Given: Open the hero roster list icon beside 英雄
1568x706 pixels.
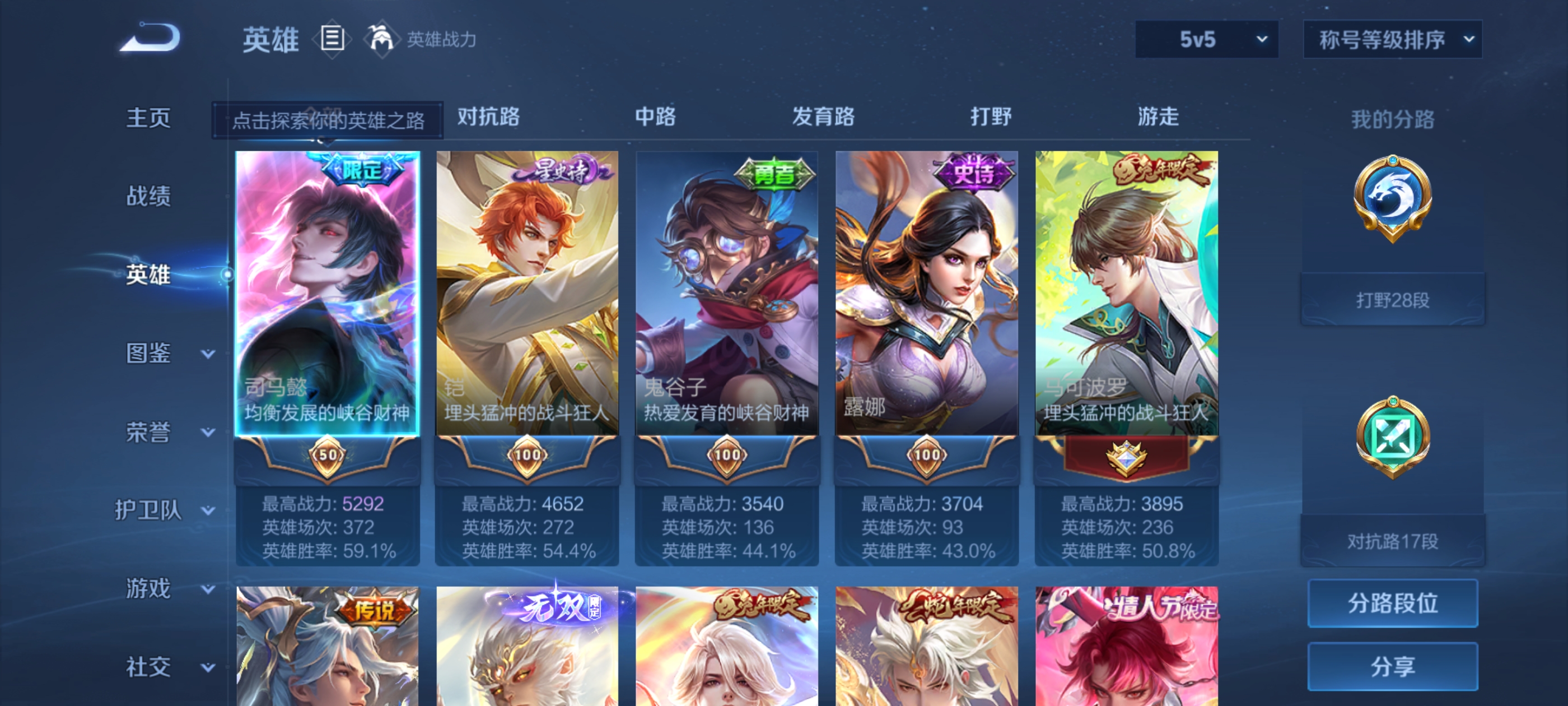Looking at the screenshot, I should tap(333, 38).
